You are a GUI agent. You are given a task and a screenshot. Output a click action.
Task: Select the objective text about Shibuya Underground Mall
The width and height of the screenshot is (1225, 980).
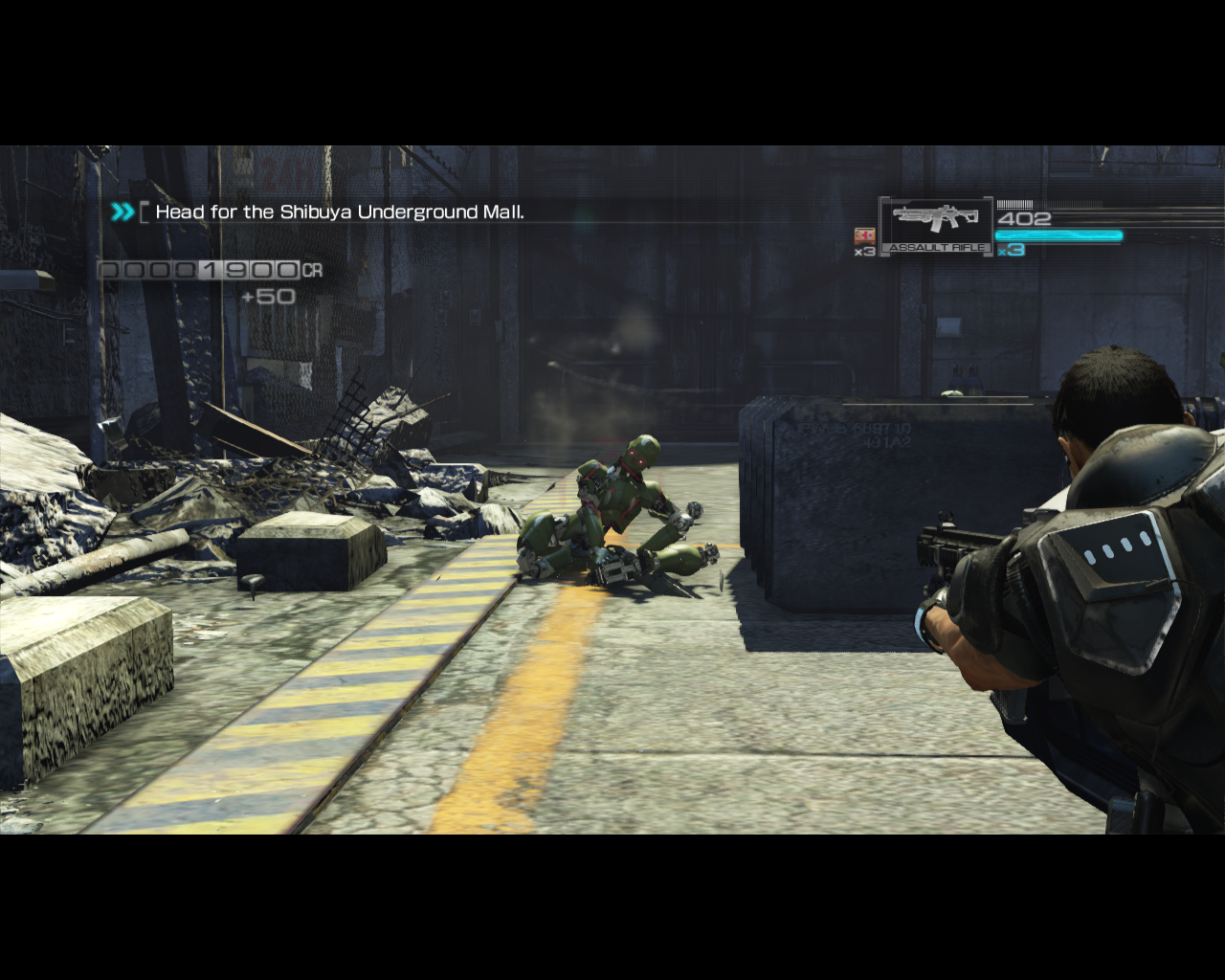pyautogui.click(x=340, y=212)
